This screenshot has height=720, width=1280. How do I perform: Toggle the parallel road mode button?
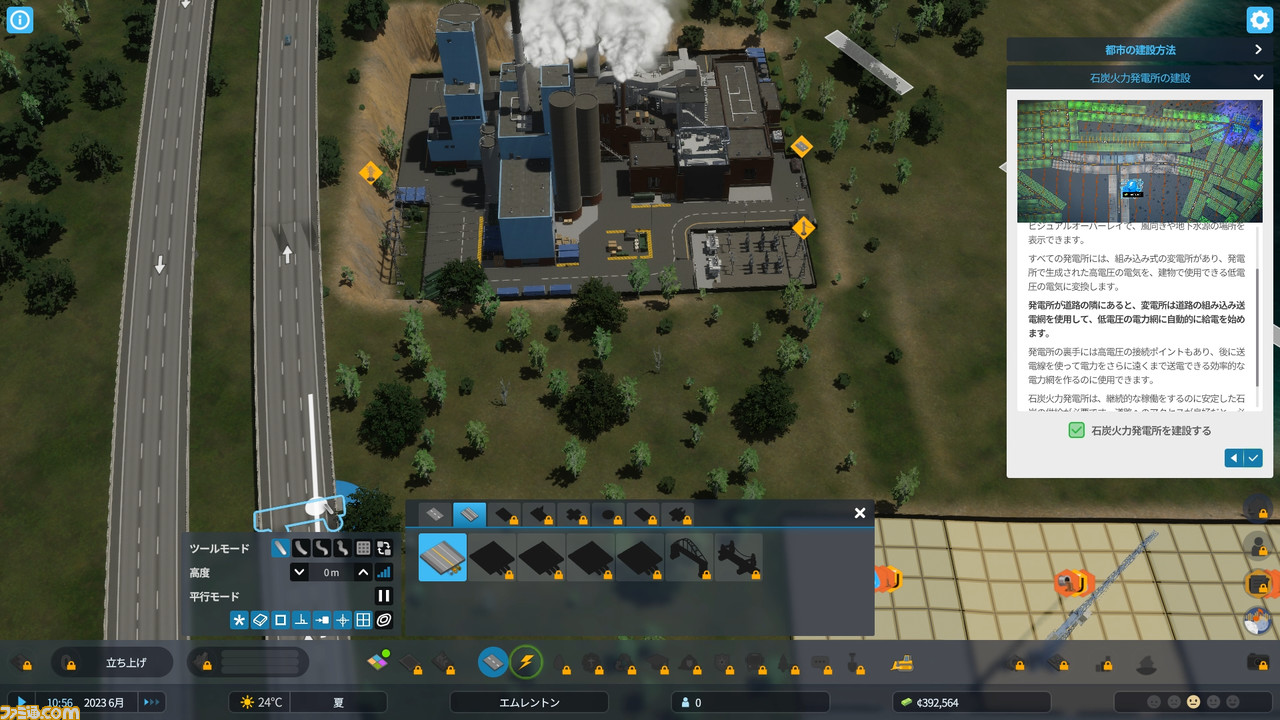pyautogui.click(x=383, y=596)
